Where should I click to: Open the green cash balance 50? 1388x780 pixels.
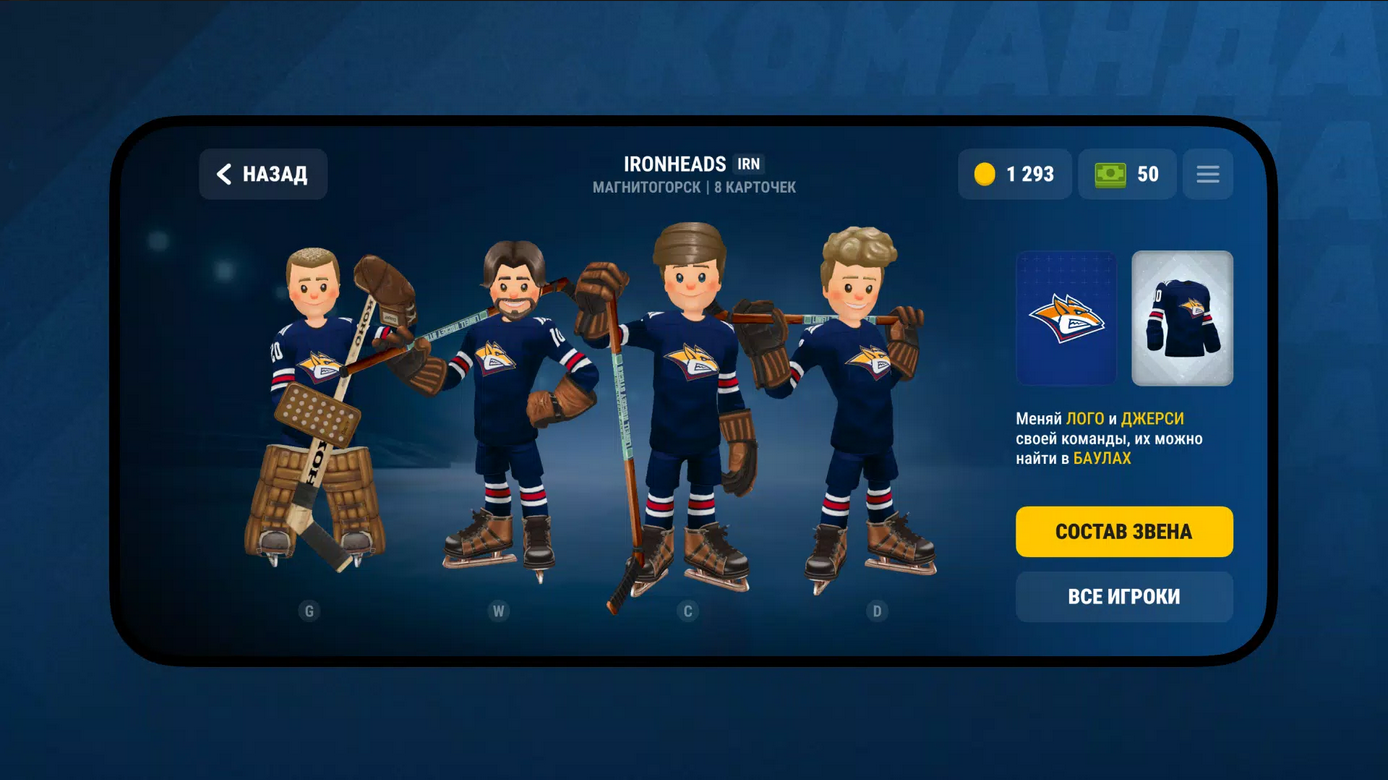1127,174
